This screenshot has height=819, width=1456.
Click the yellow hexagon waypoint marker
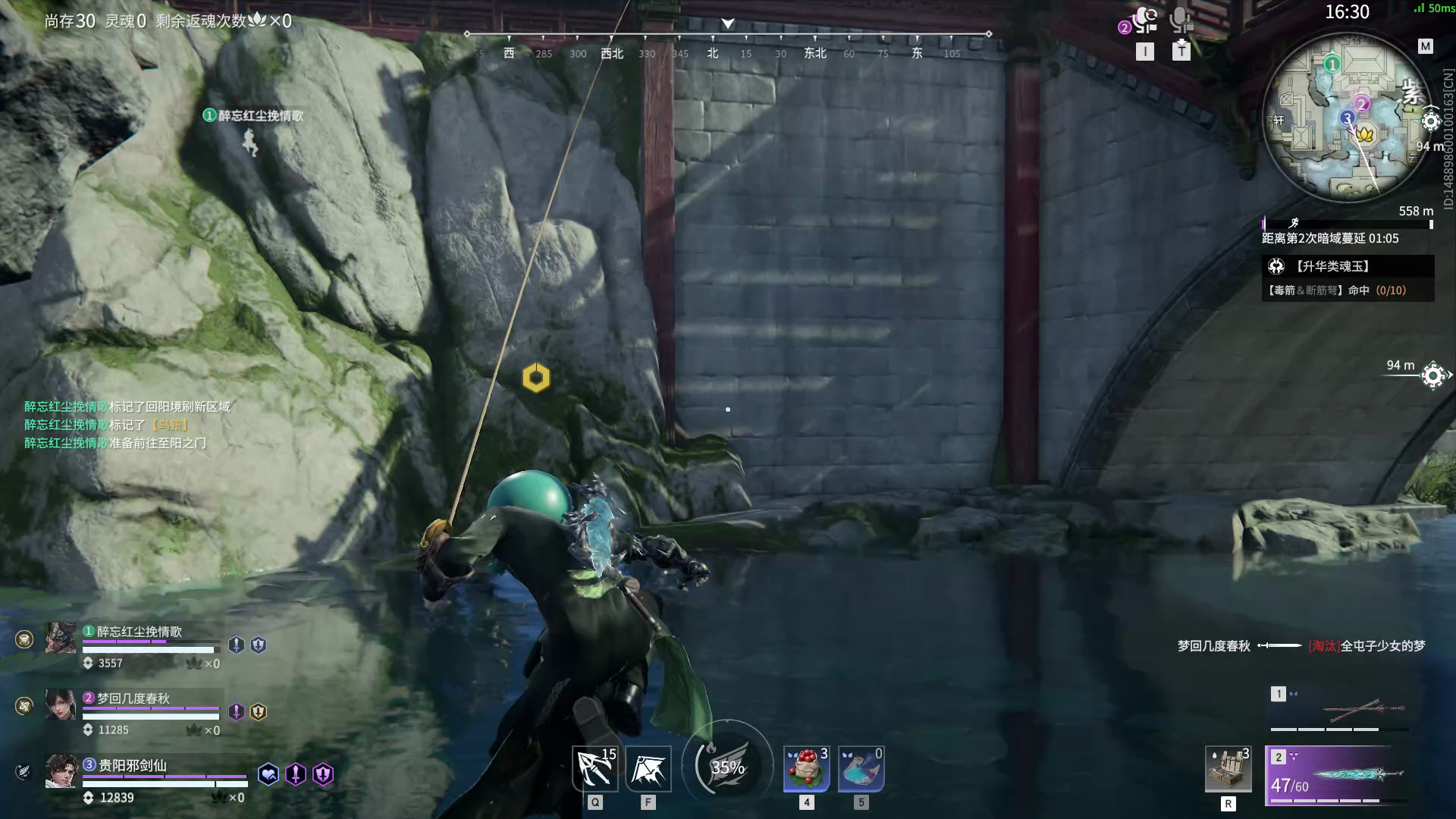tap(536, 378)
